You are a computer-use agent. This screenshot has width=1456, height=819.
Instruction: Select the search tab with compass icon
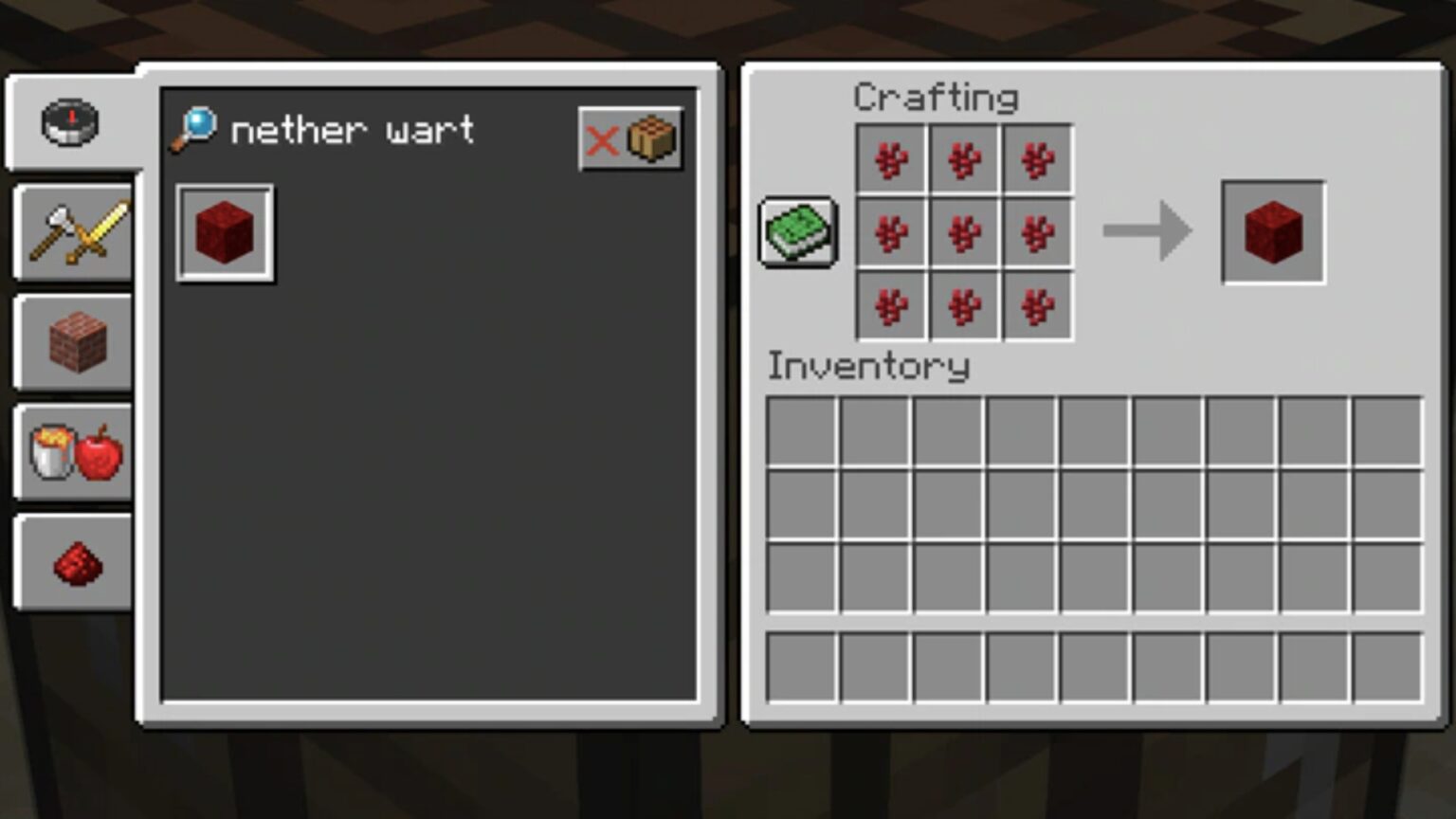click(73, 121)
